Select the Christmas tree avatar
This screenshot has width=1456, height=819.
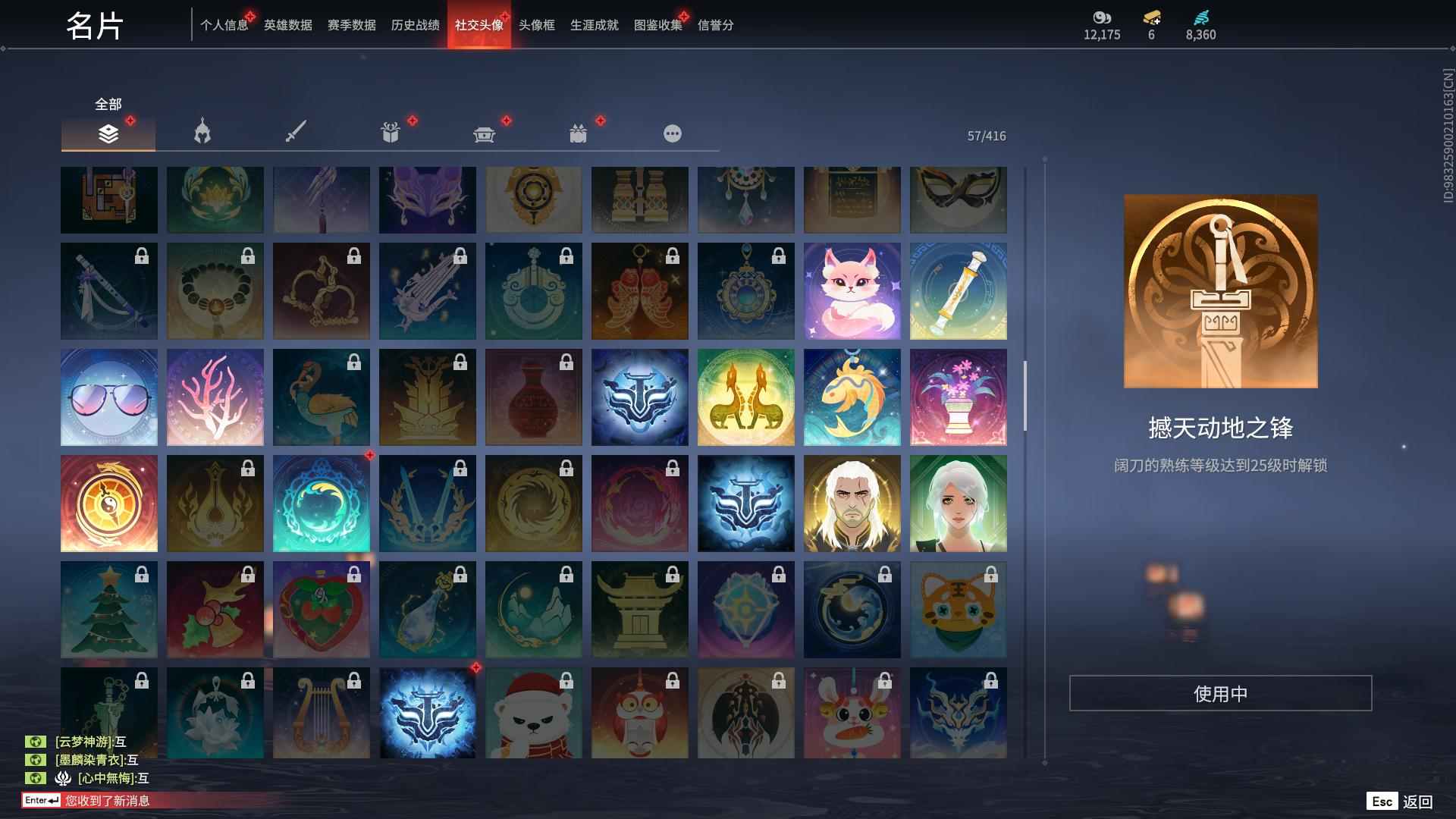click(x=108, y=609)
